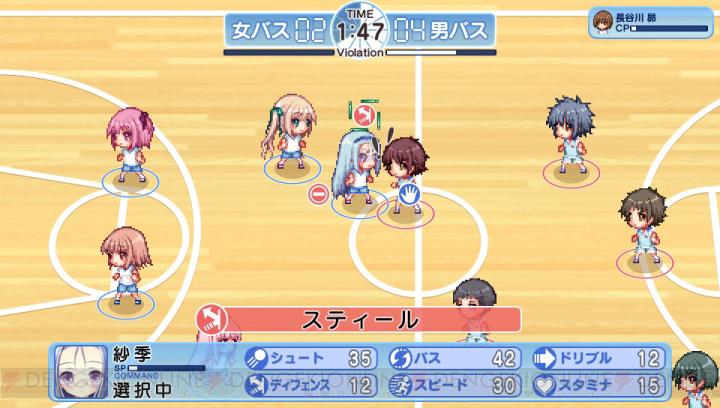Confirm the スティール command banner
Viewport: 720px width, 408px height.
[x=360, y=320]
